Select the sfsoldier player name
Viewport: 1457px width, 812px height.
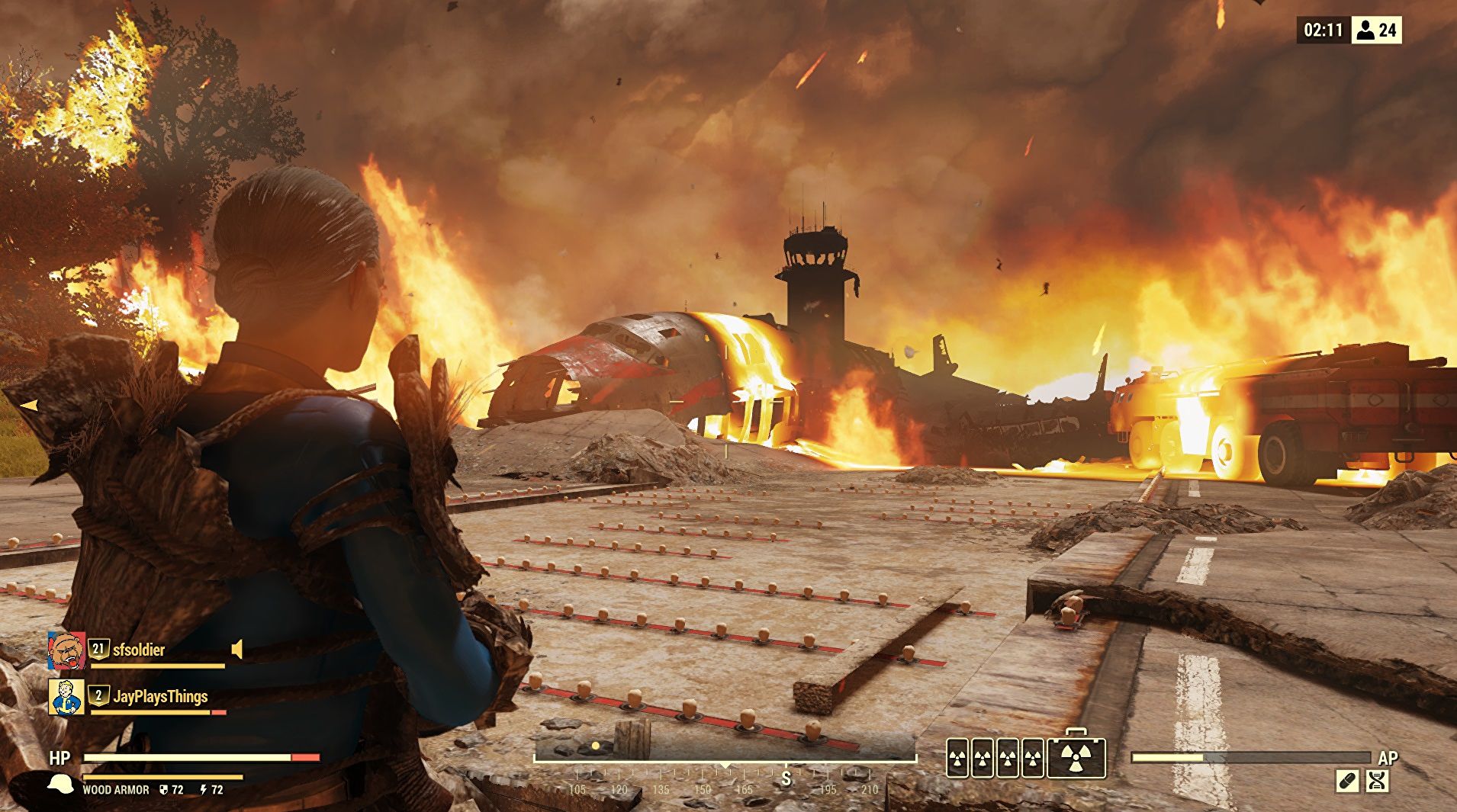click(139, 649)
